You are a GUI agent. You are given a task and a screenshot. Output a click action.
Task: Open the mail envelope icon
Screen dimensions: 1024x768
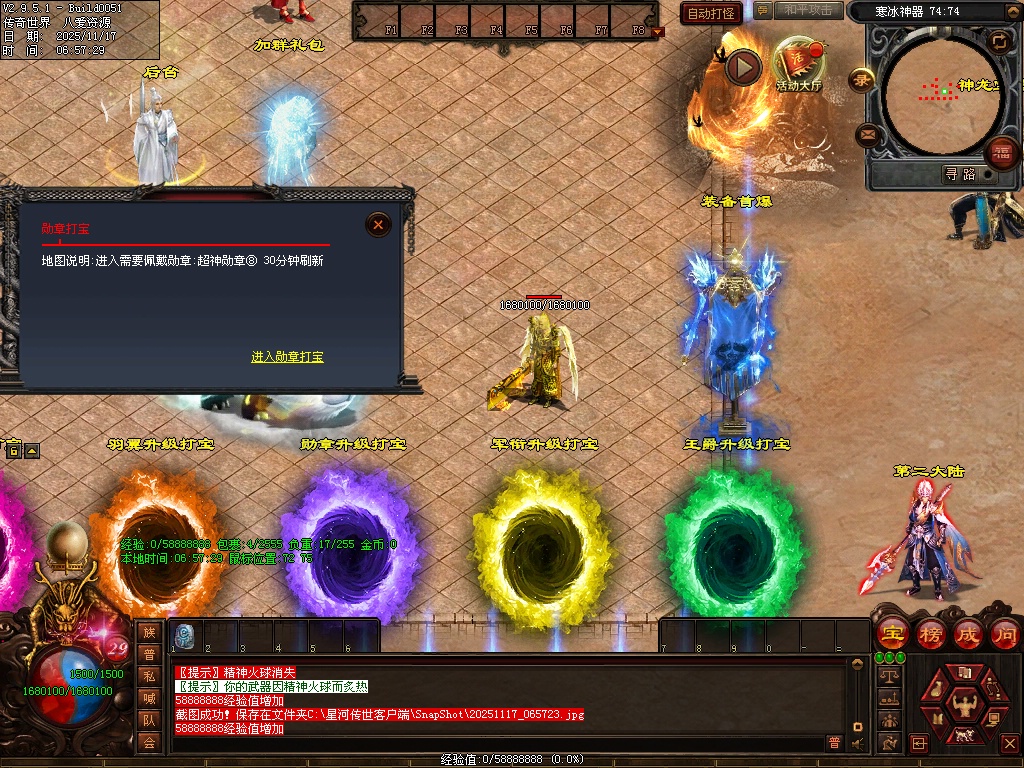(x=868, y=135)
